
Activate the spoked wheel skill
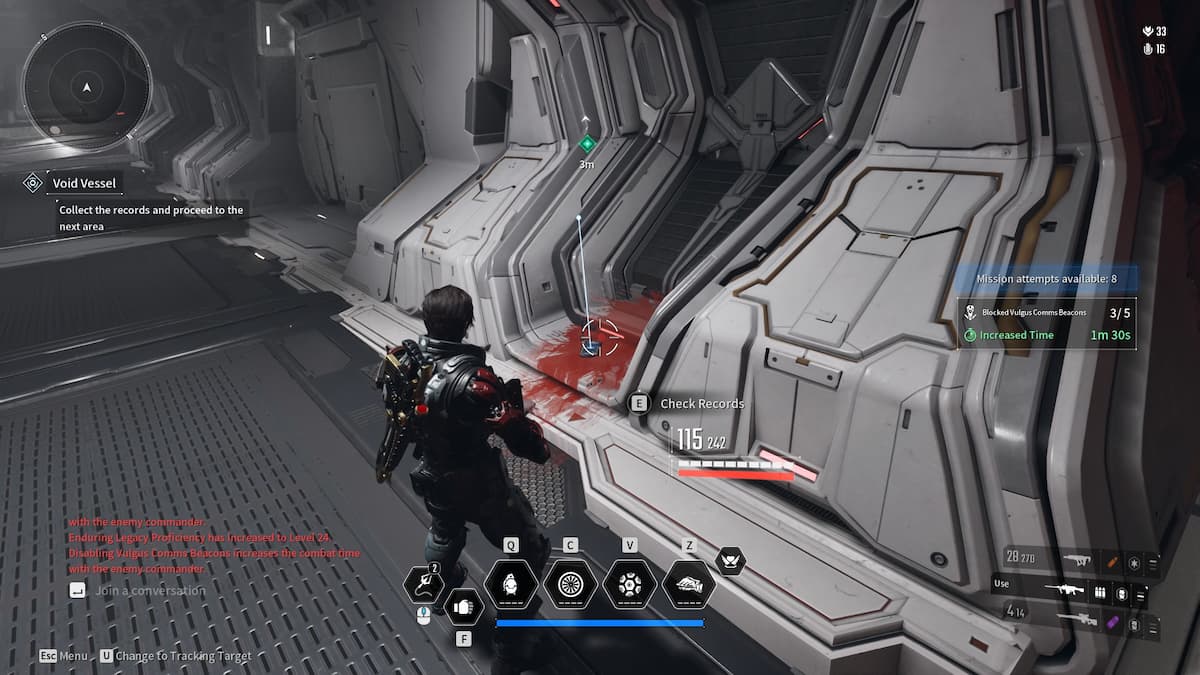(x=570, y=584)
